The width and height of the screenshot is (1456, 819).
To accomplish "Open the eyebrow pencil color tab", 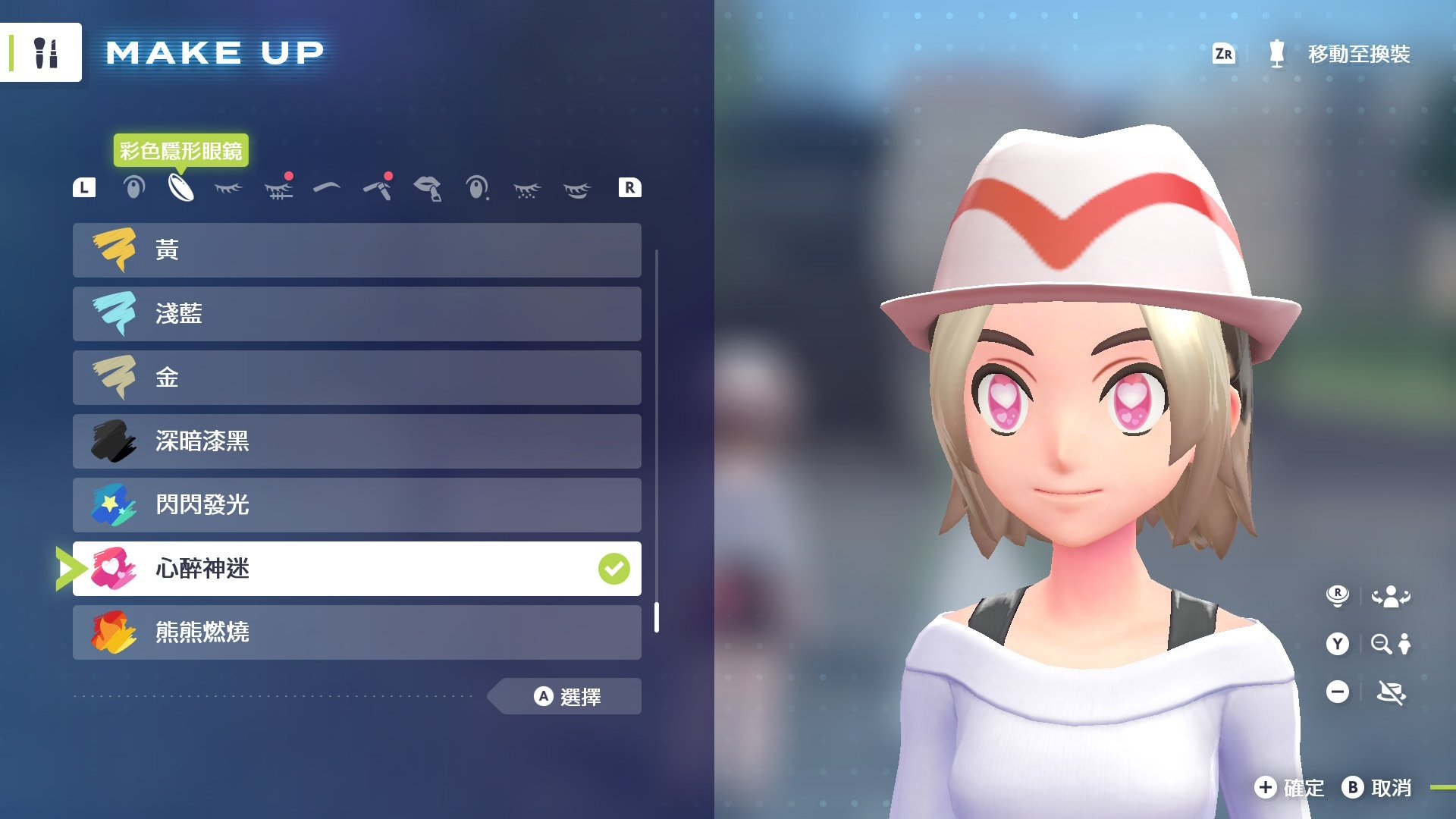I will (378, 188).
